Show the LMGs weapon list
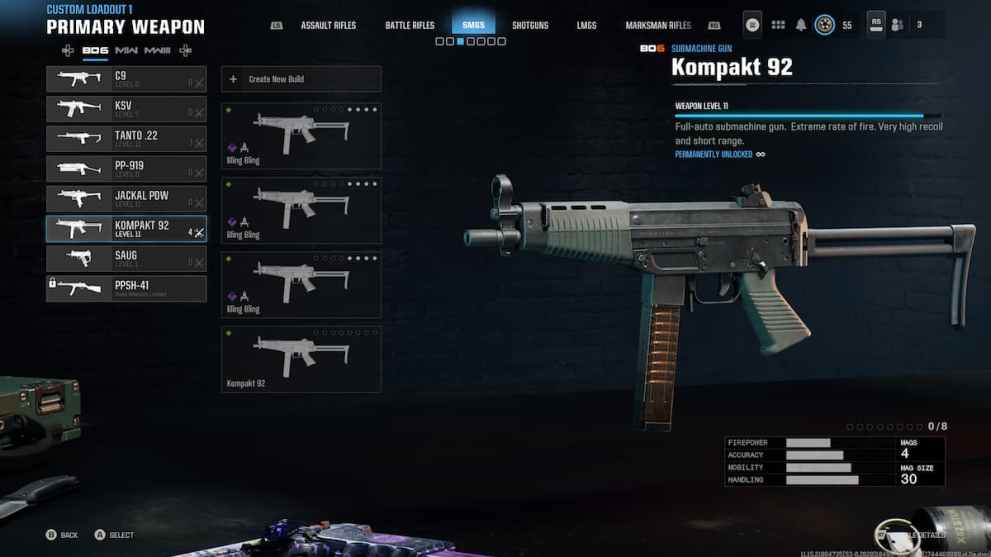The width and height of the screenshot is (991, 557). [587, 25]
